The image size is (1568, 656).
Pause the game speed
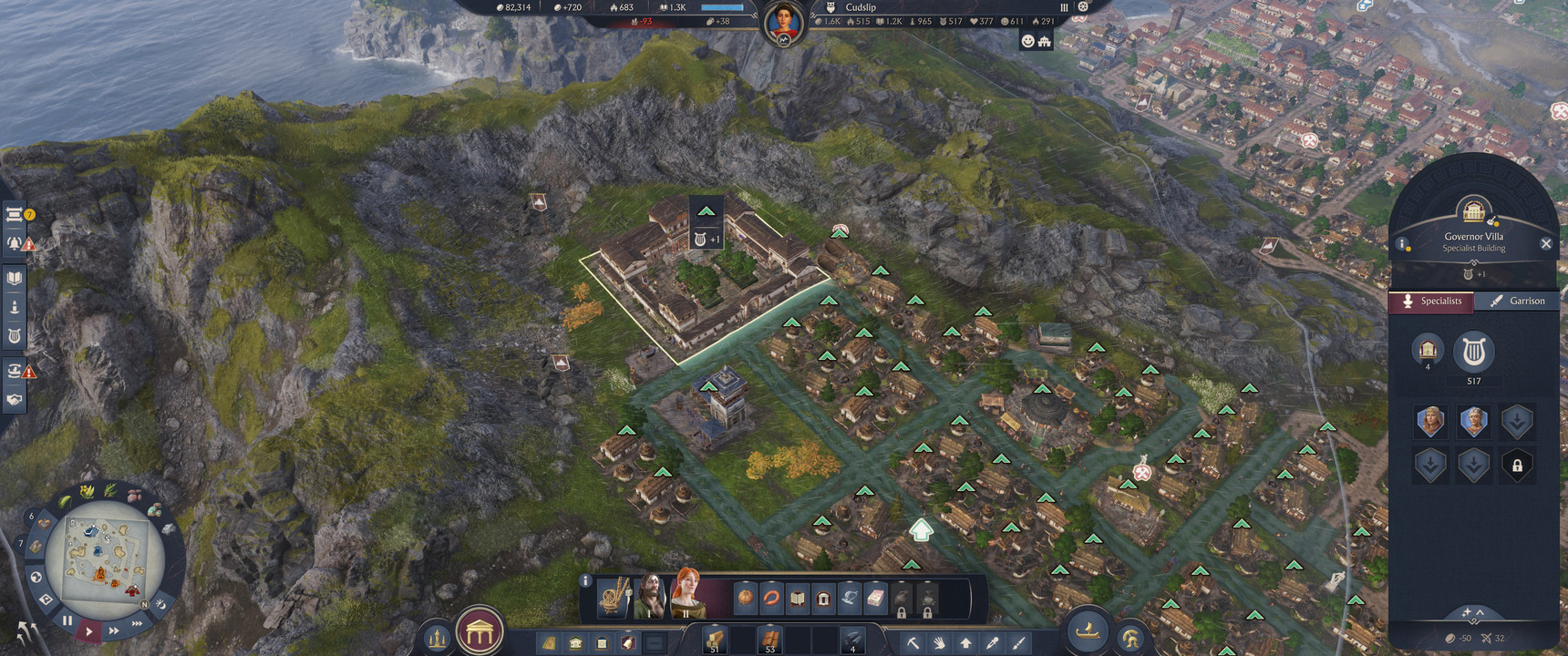click(67, 620)
